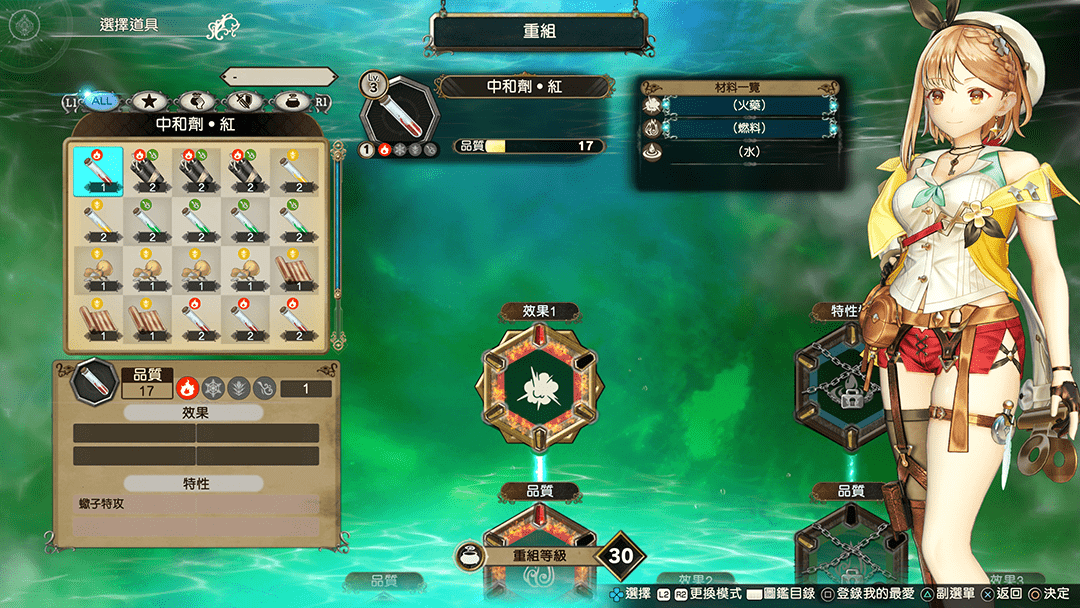
Task: Select the highlighted red neutralizer slot
Action: 98,171
